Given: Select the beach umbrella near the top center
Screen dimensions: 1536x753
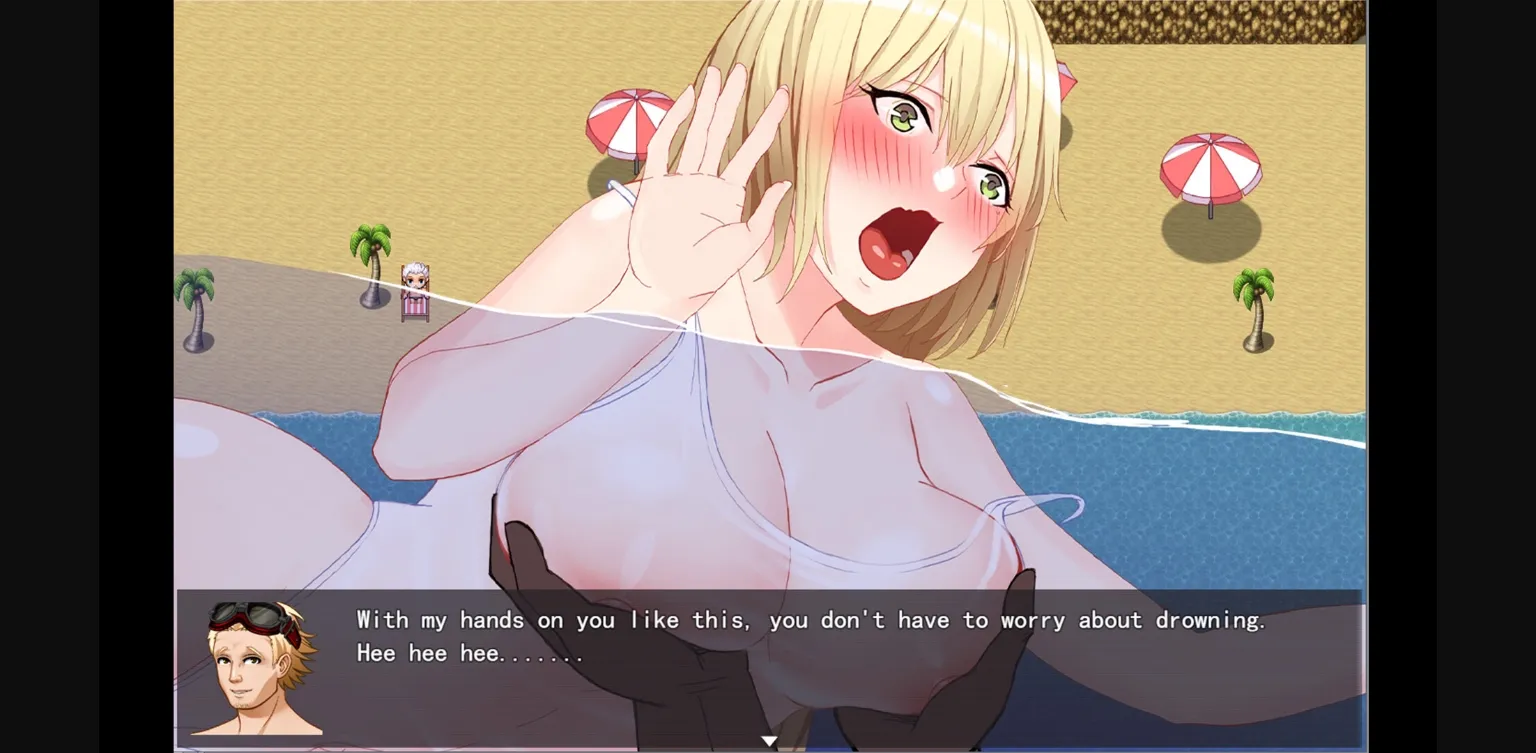Looking at the screenshot, I should pos(630,120).
